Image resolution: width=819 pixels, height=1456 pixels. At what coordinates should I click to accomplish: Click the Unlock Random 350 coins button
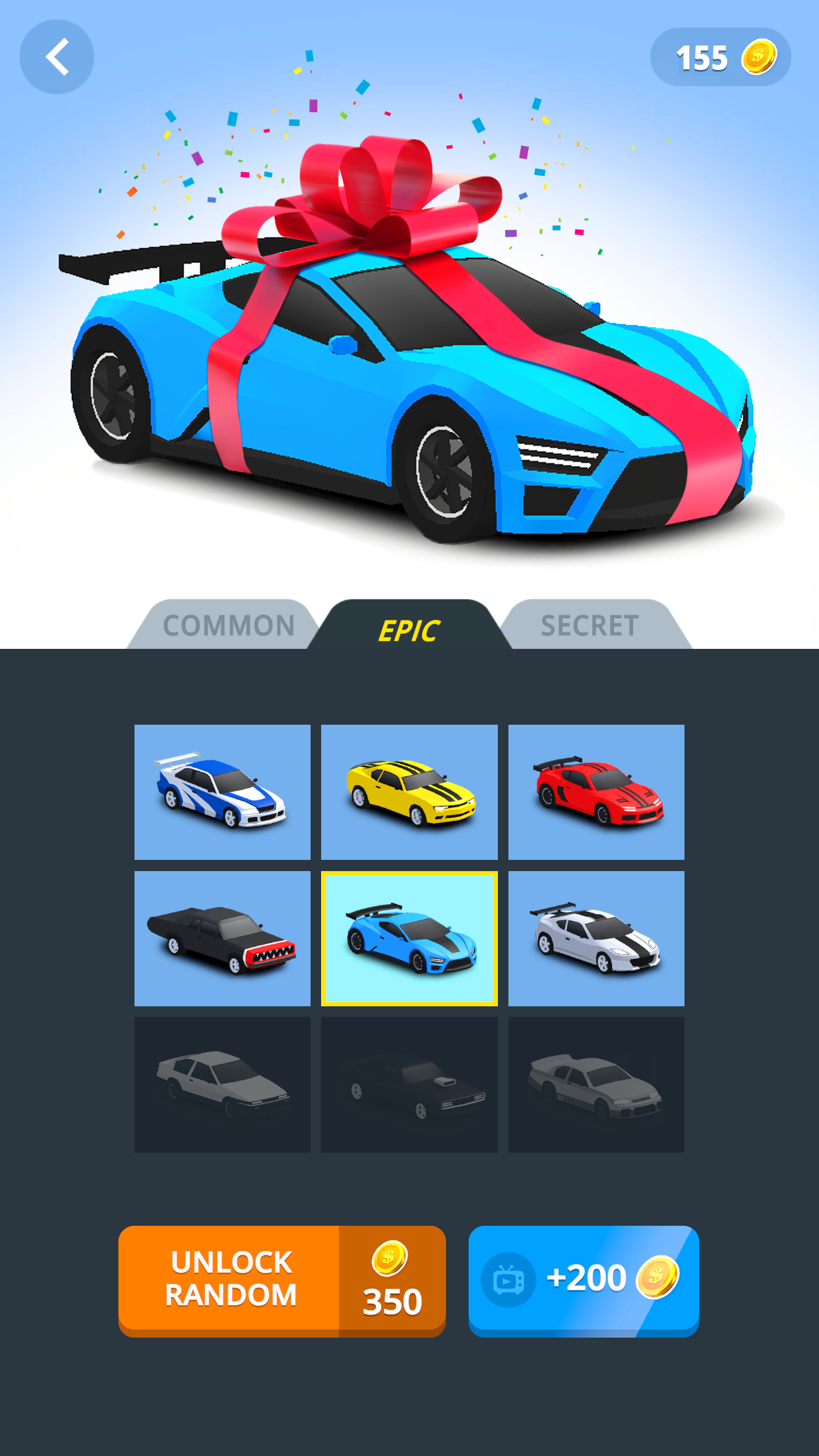tap(282, 1281)
